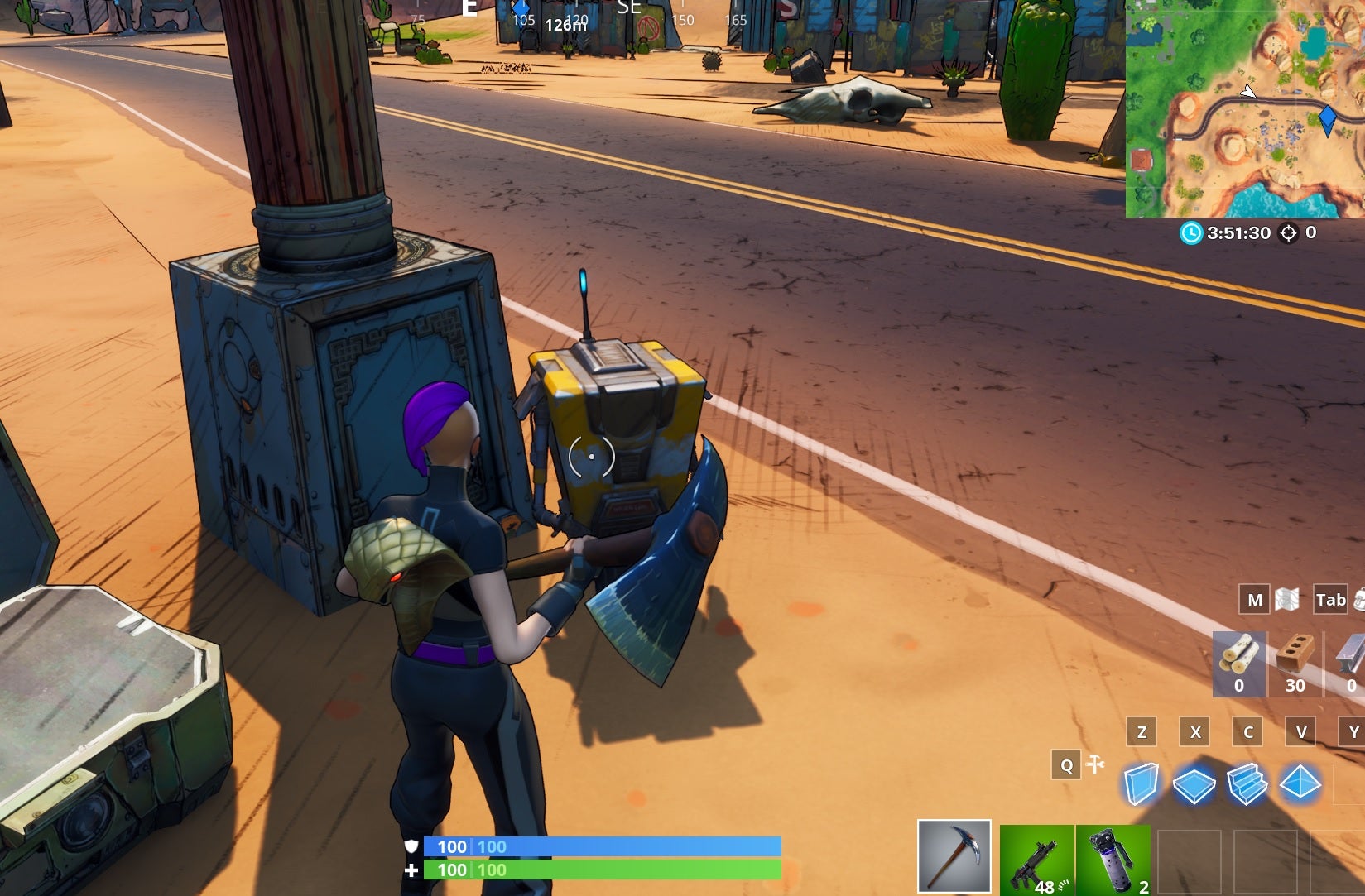
Task: Click the backpack icon next to Tab
Action: tap(1360, 600)
